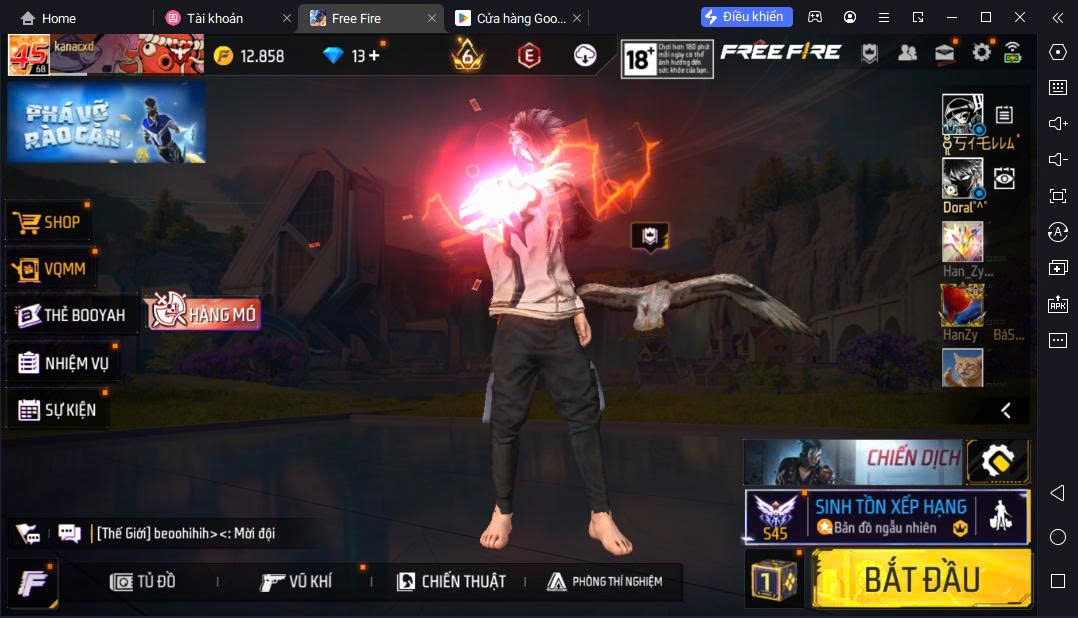Open PHÒNG THÍ NGHIỆM laboratory
The height and width of the screenshot is (618, 1078).
click(x=605, y=582)
